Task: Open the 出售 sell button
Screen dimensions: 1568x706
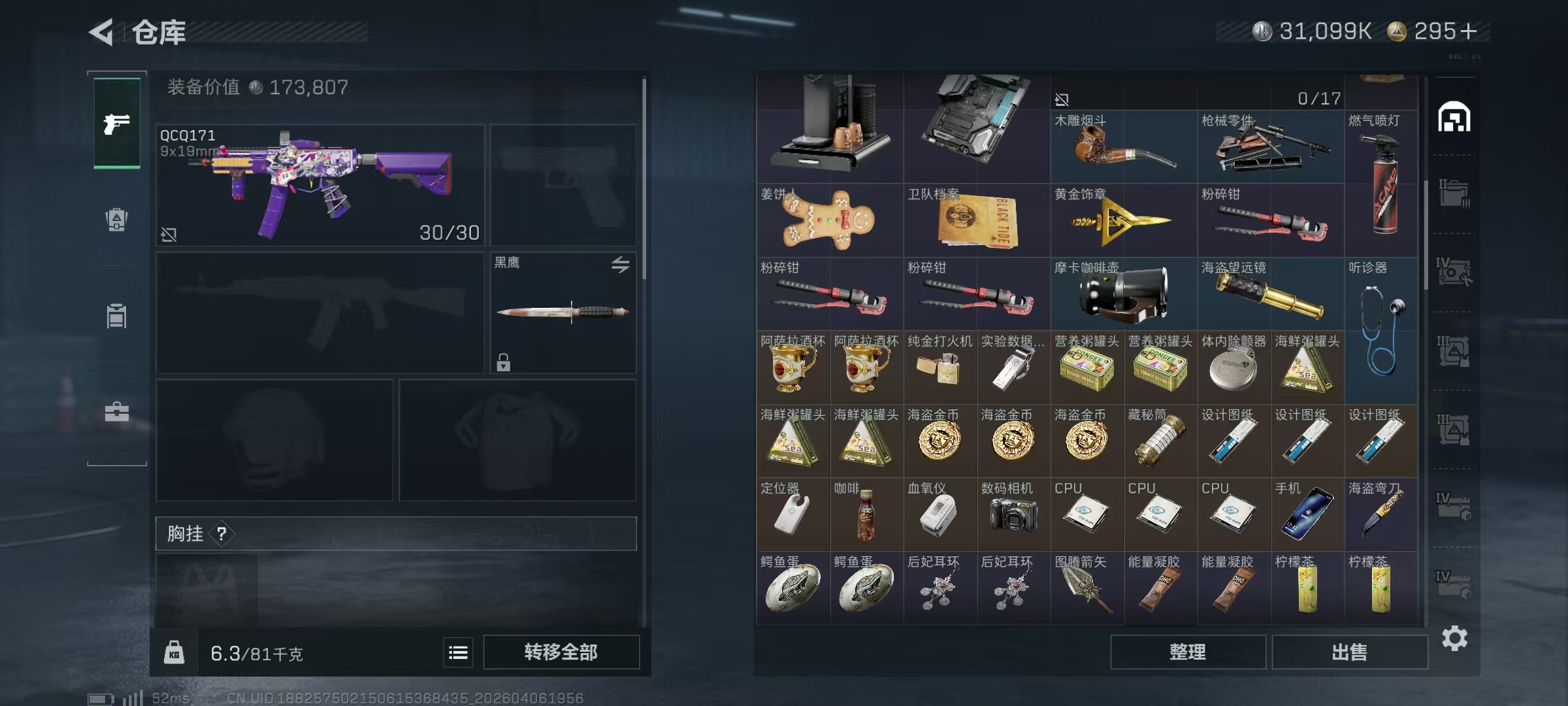Action: click(1349, 652)
